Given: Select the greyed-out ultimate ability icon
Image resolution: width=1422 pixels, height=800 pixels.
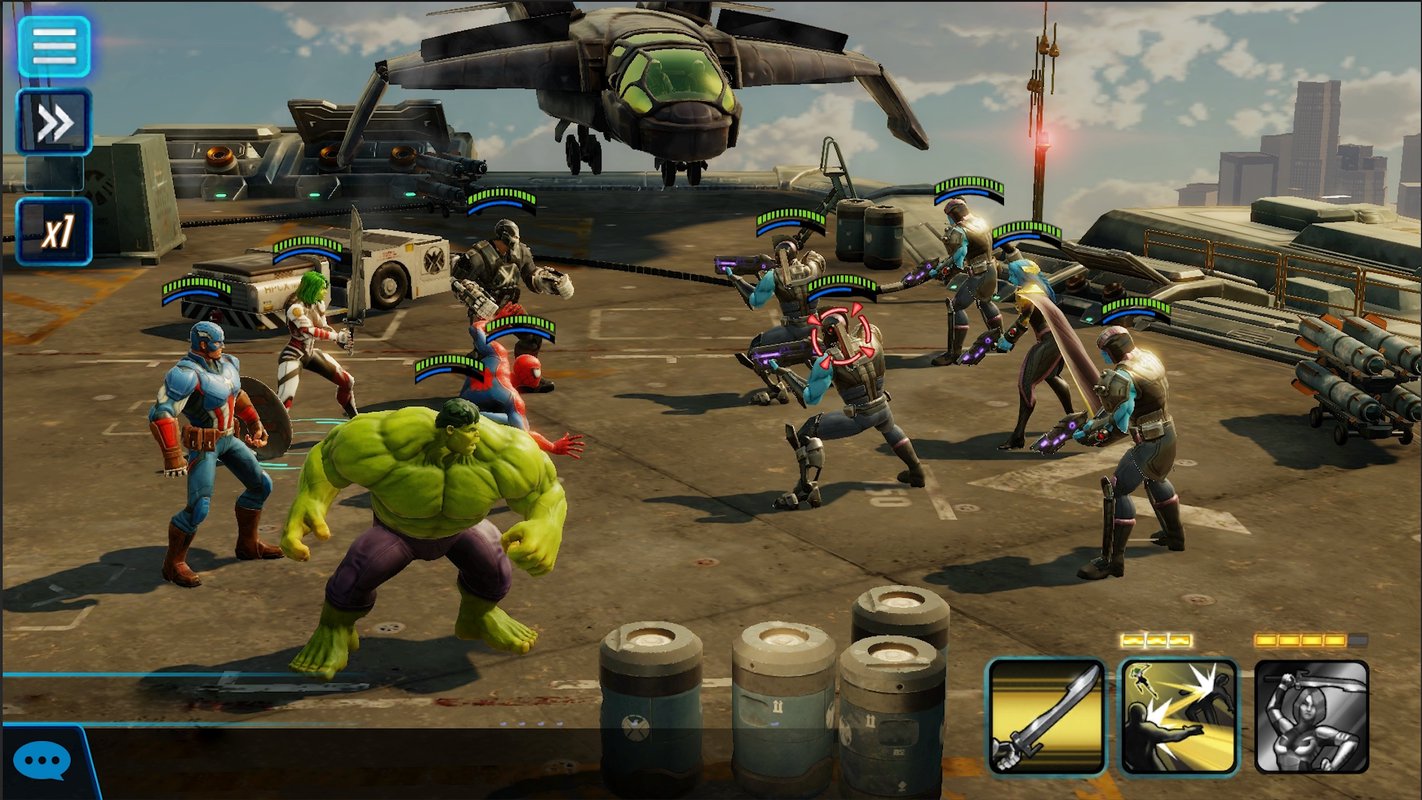Looking at the screenshot, I should pos(1311,716).
